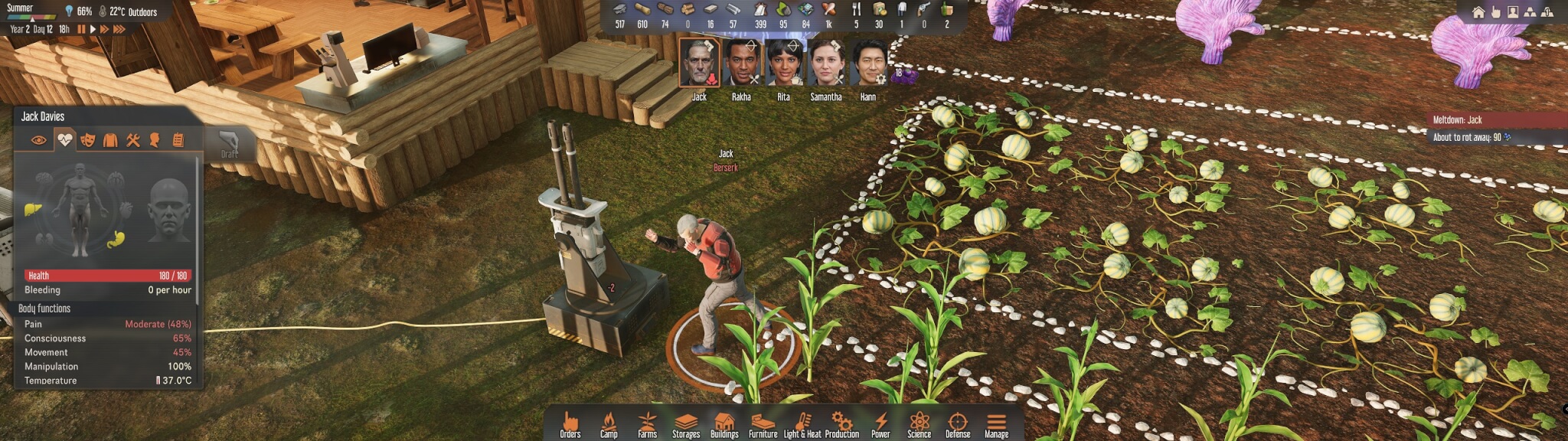Open the Storages build category

(685, 424)
